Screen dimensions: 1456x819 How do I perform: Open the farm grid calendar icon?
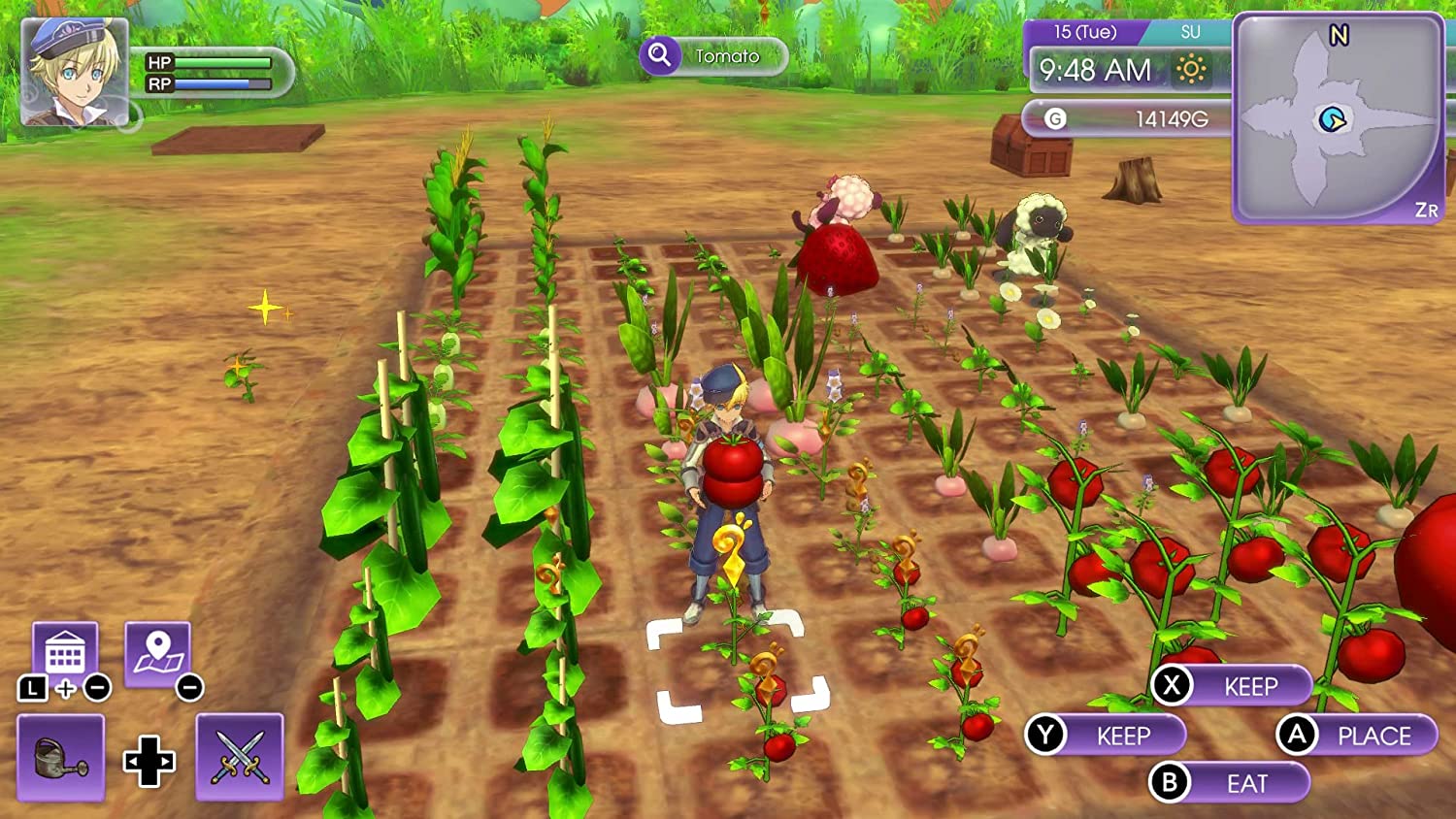tap(65, 648)
